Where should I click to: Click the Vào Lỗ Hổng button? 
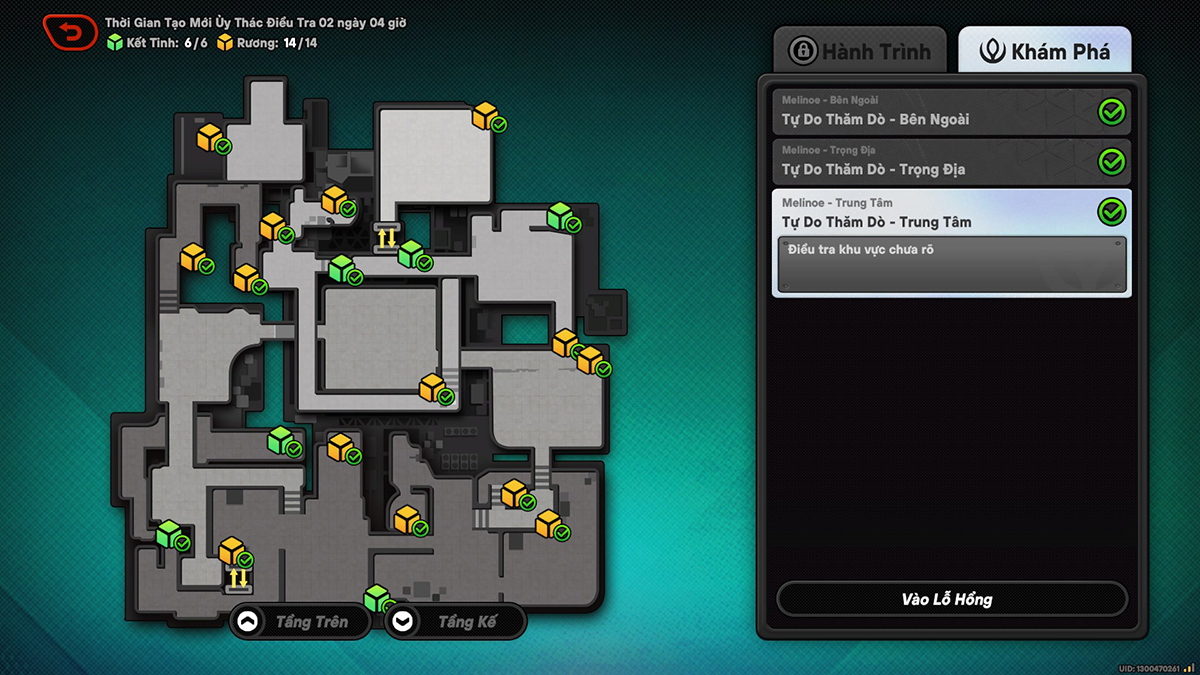(x=951, y=599)
